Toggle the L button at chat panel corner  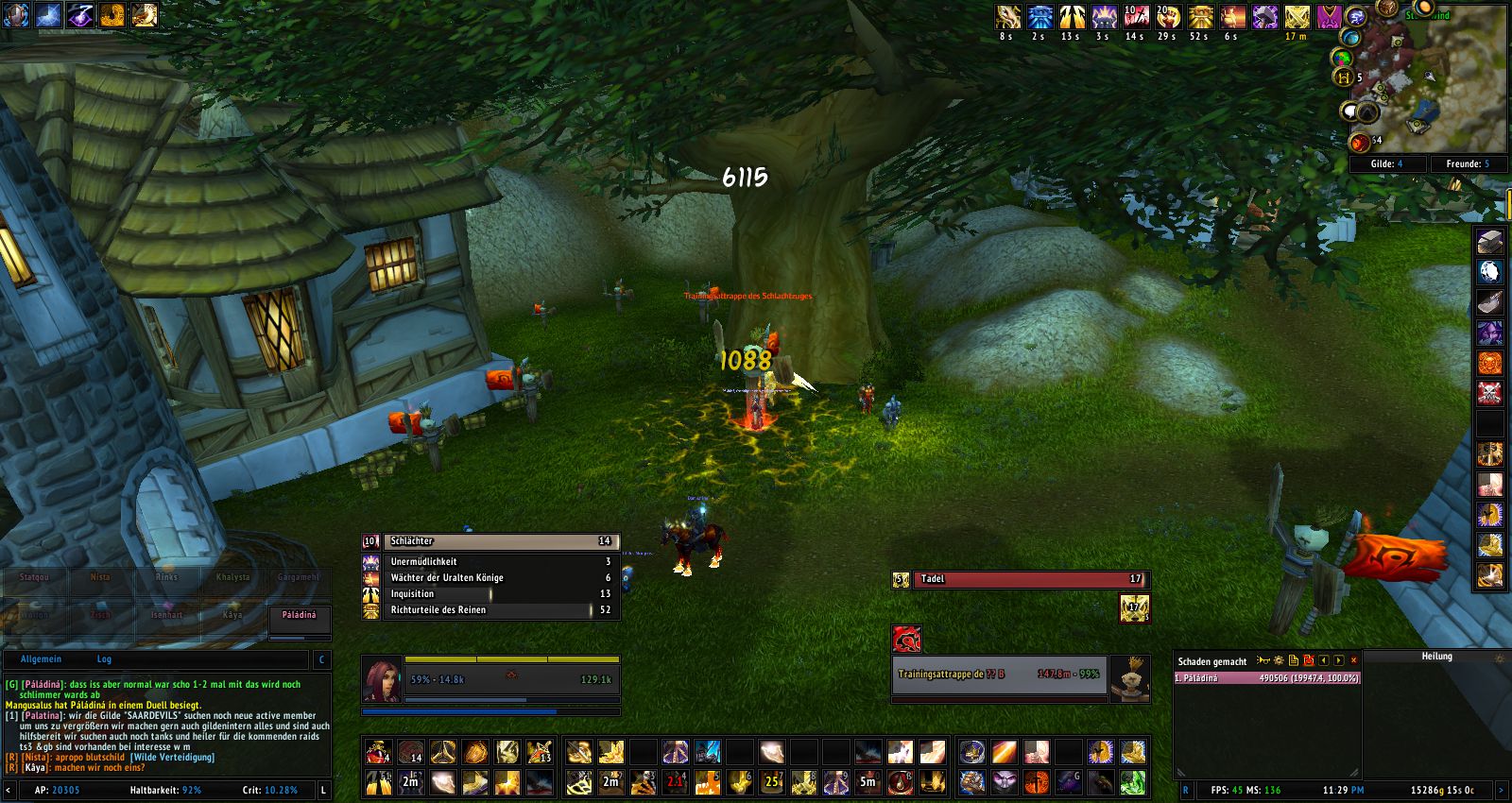323,790
